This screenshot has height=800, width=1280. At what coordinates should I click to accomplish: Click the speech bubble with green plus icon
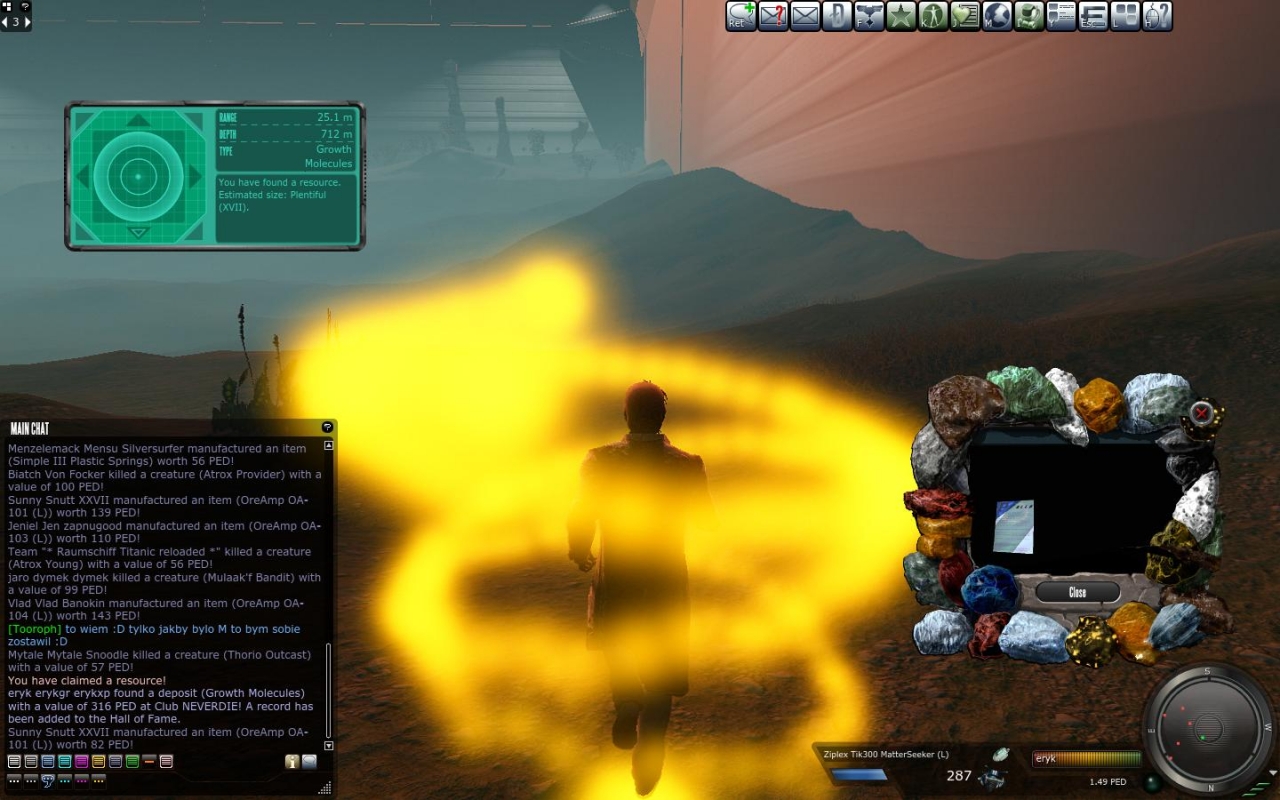pyautogui.click(x=741, y=16)
